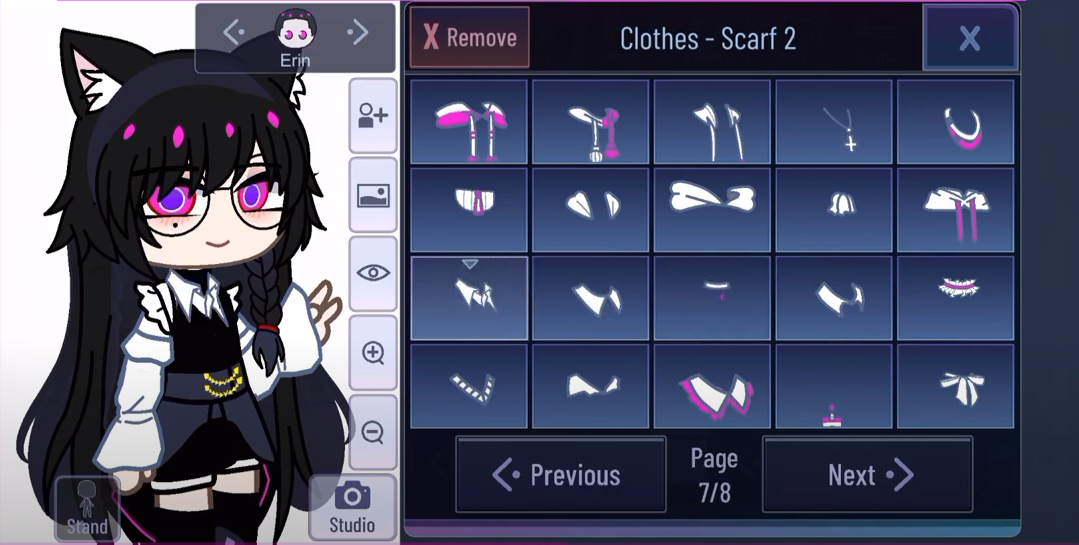Change the Stand pose
This screenshot has height=545, width=1079.
pyautogui.click(x=87, y=508)
